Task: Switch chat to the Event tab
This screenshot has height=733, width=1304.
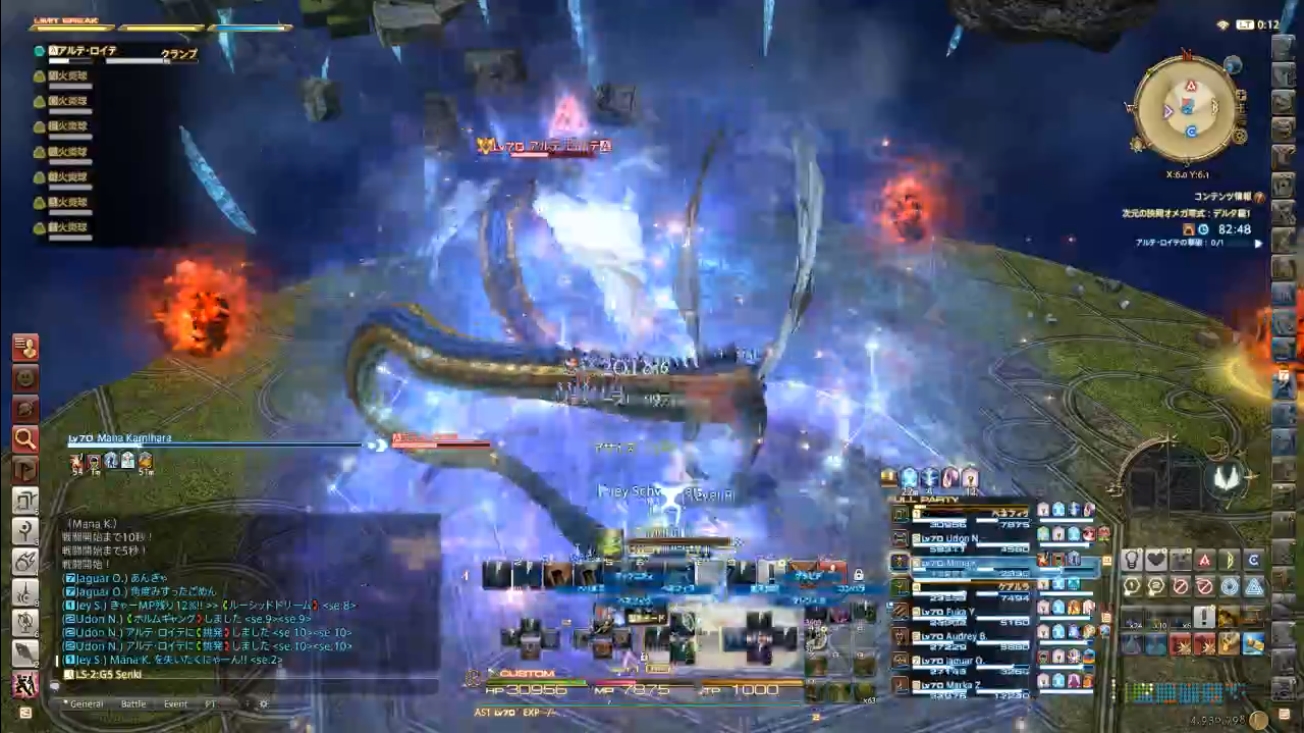Action: pyautogui.click(x=175, y=704)
